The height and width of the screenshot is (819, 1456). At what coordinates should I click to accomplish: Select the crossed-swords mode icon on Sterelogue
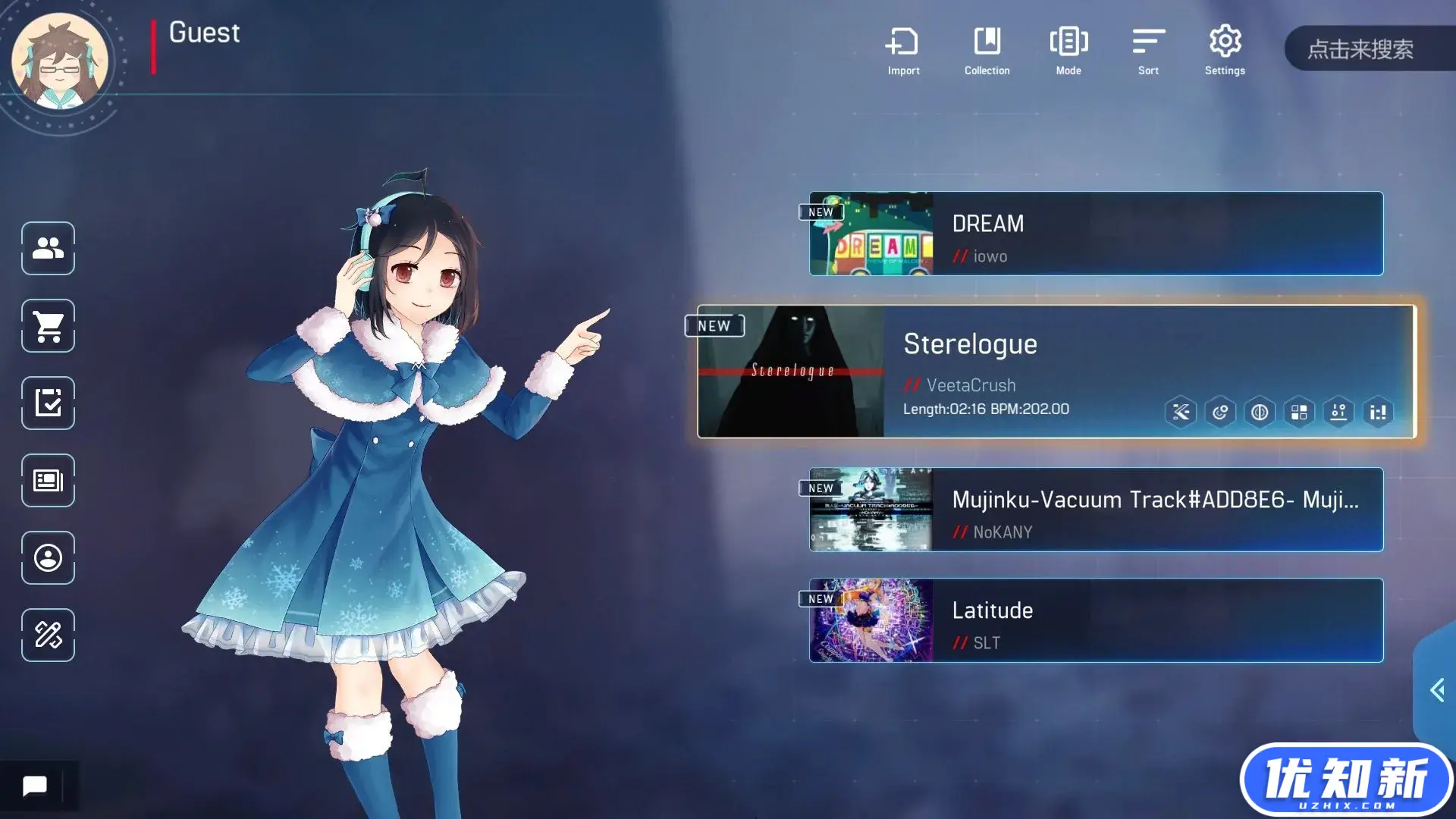pyautogui.click(x=1181, y=413)
